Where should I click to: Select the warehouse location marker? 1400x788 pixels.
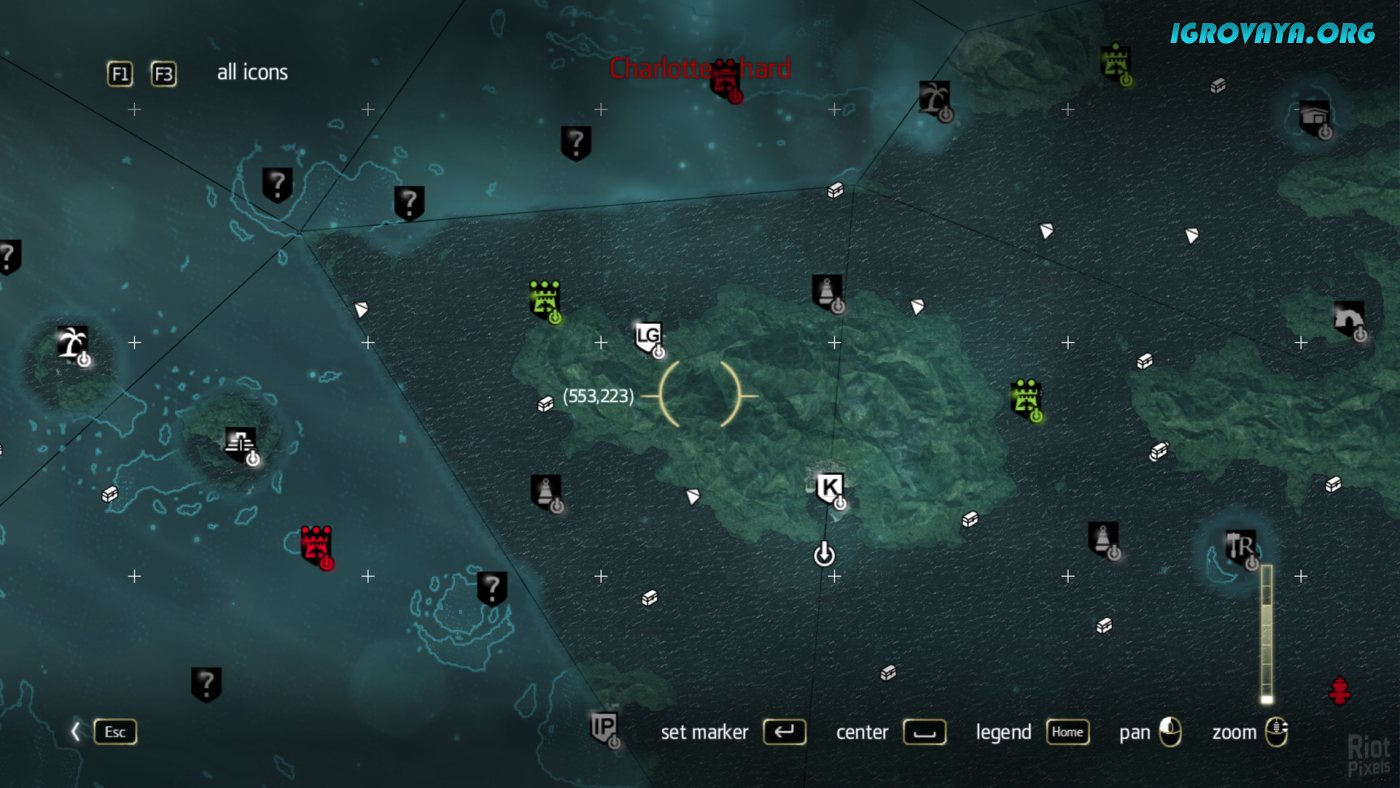pyautogui.click(x=1315, y=117)
